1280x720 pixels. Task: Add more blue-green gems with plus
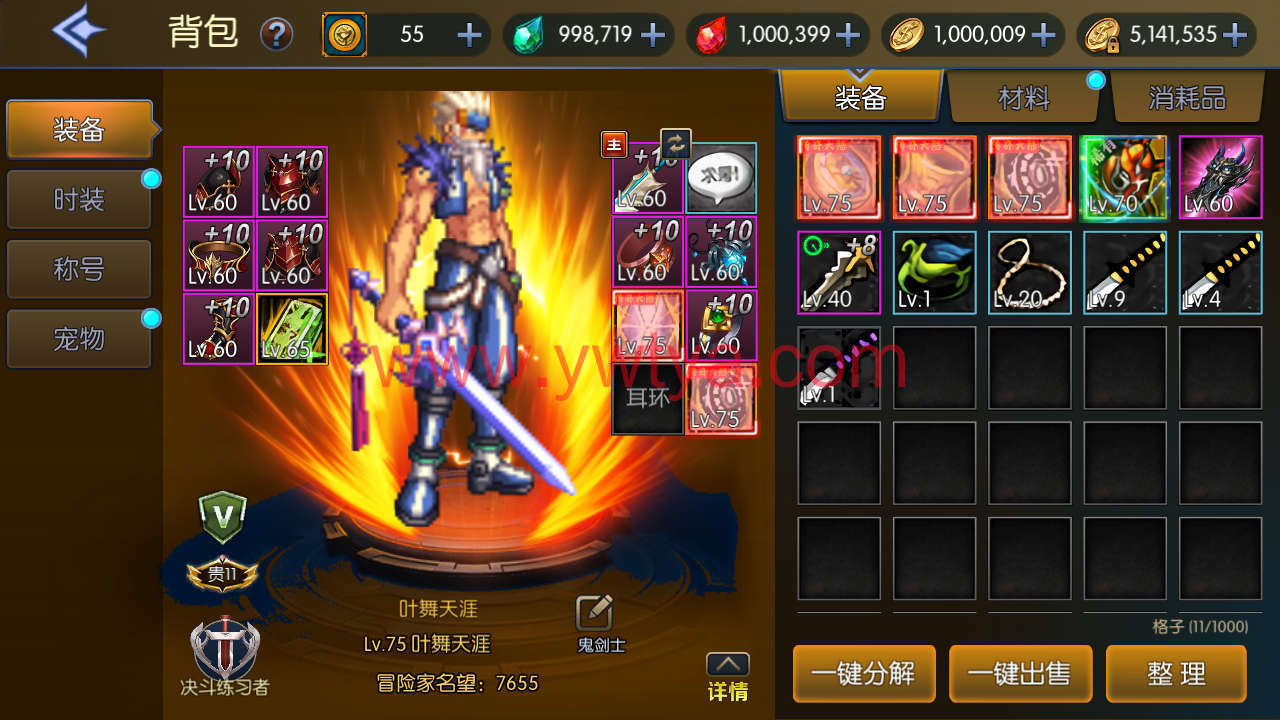pos(653,35)
